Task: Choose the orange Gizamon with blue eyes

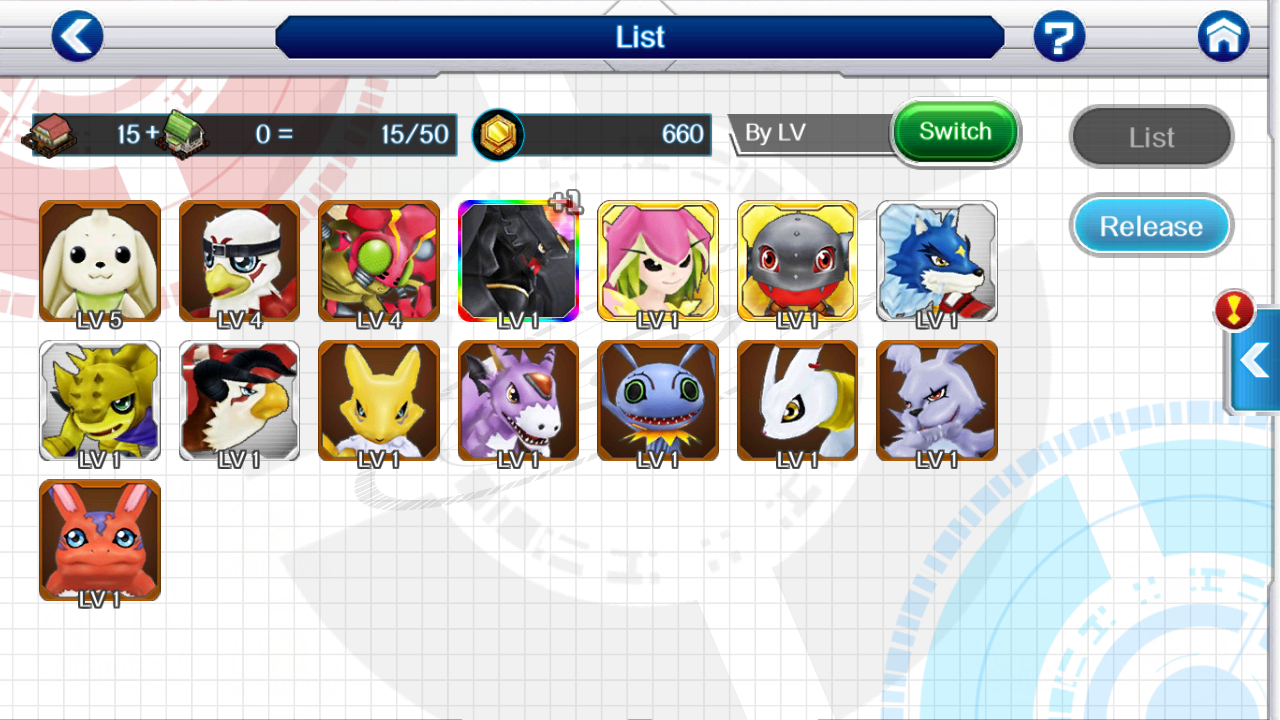Action: coord(100,540)
